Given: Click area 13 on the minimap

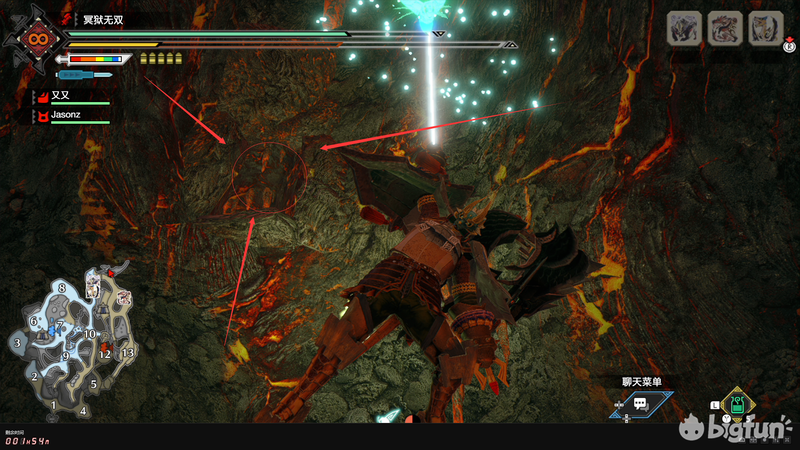Looking at the screenshot, I should tap(127, 353).
